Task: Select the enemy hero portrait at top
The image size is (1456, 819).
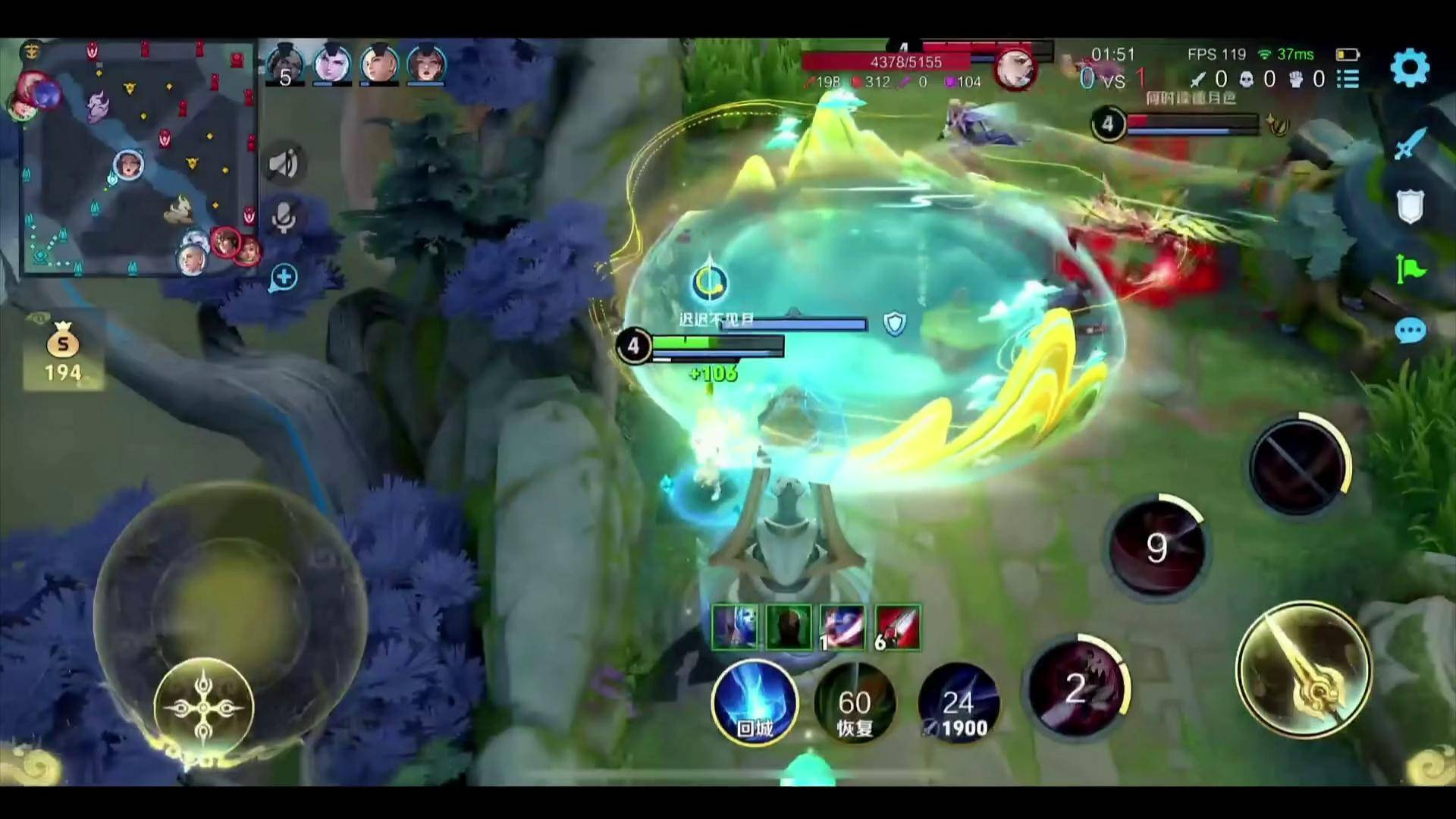Action: (1015, 69)
